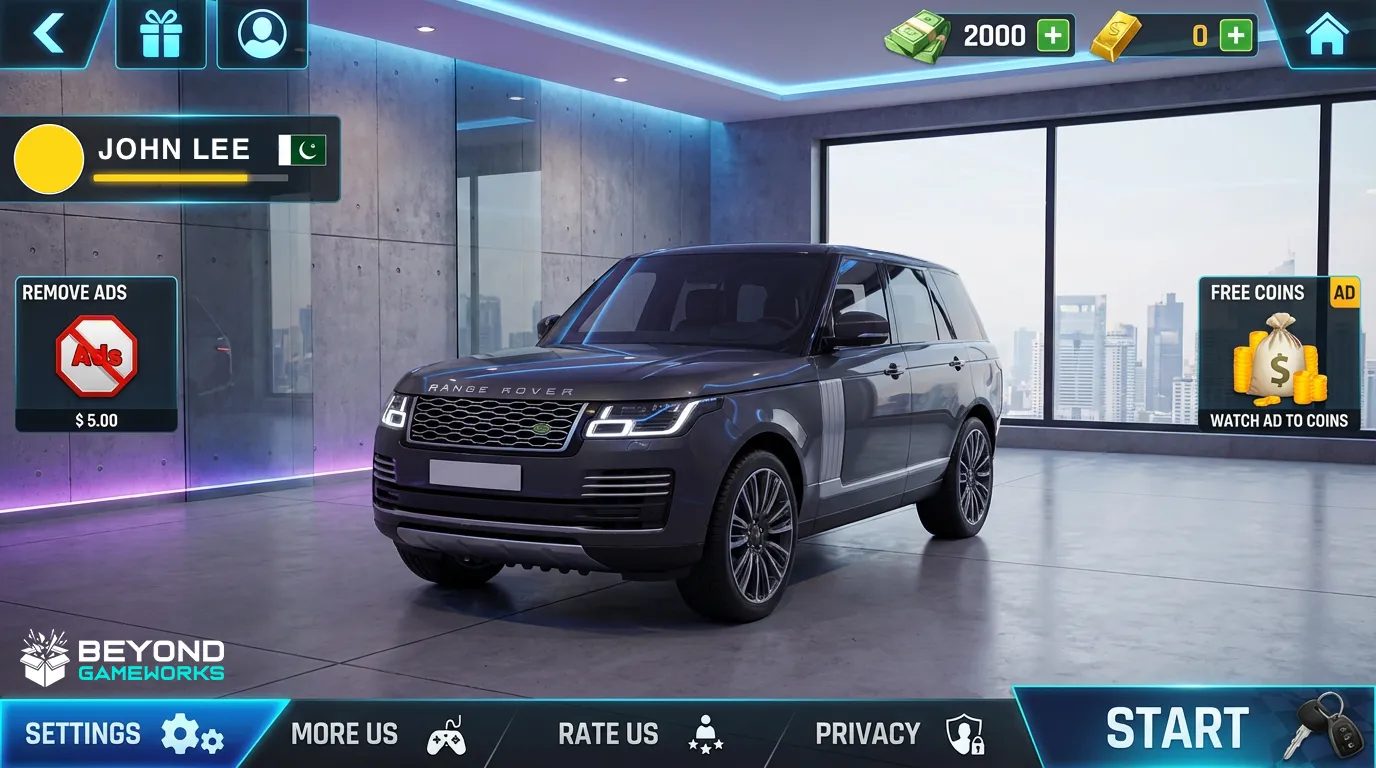Return home using the house icon
Viewport: 1376px width, 768px height.
[x=1327, y=33]
